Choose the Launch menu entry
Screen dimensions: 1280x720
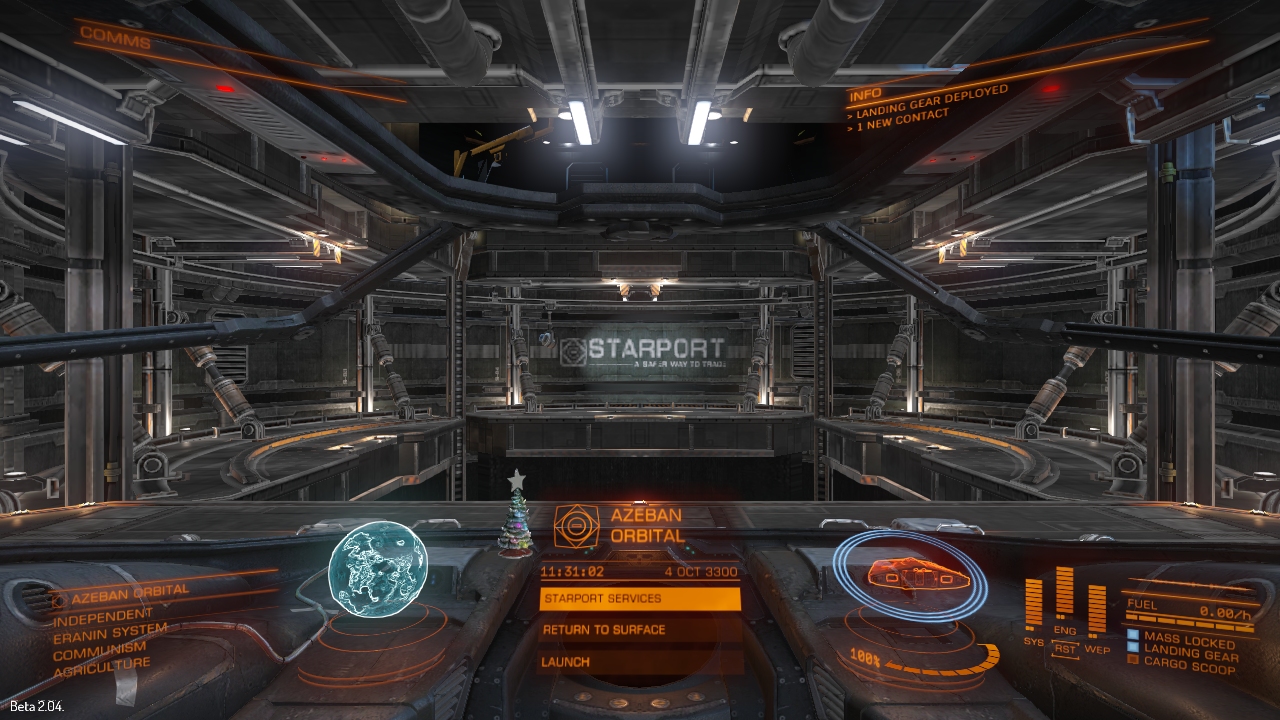[640, 662]
